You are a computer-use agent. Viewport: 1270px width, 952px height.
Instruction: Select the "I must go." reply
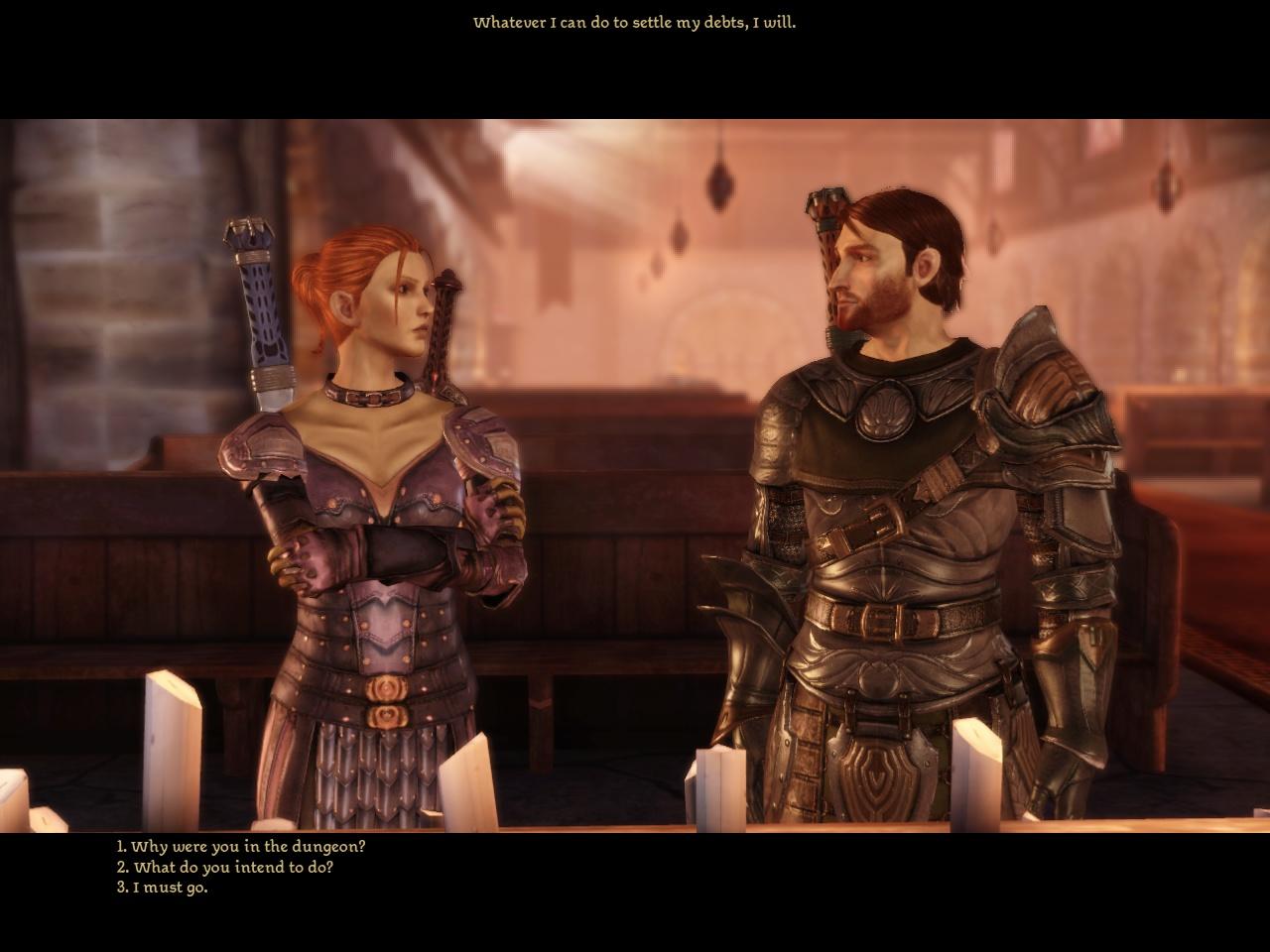click(163, 888)
